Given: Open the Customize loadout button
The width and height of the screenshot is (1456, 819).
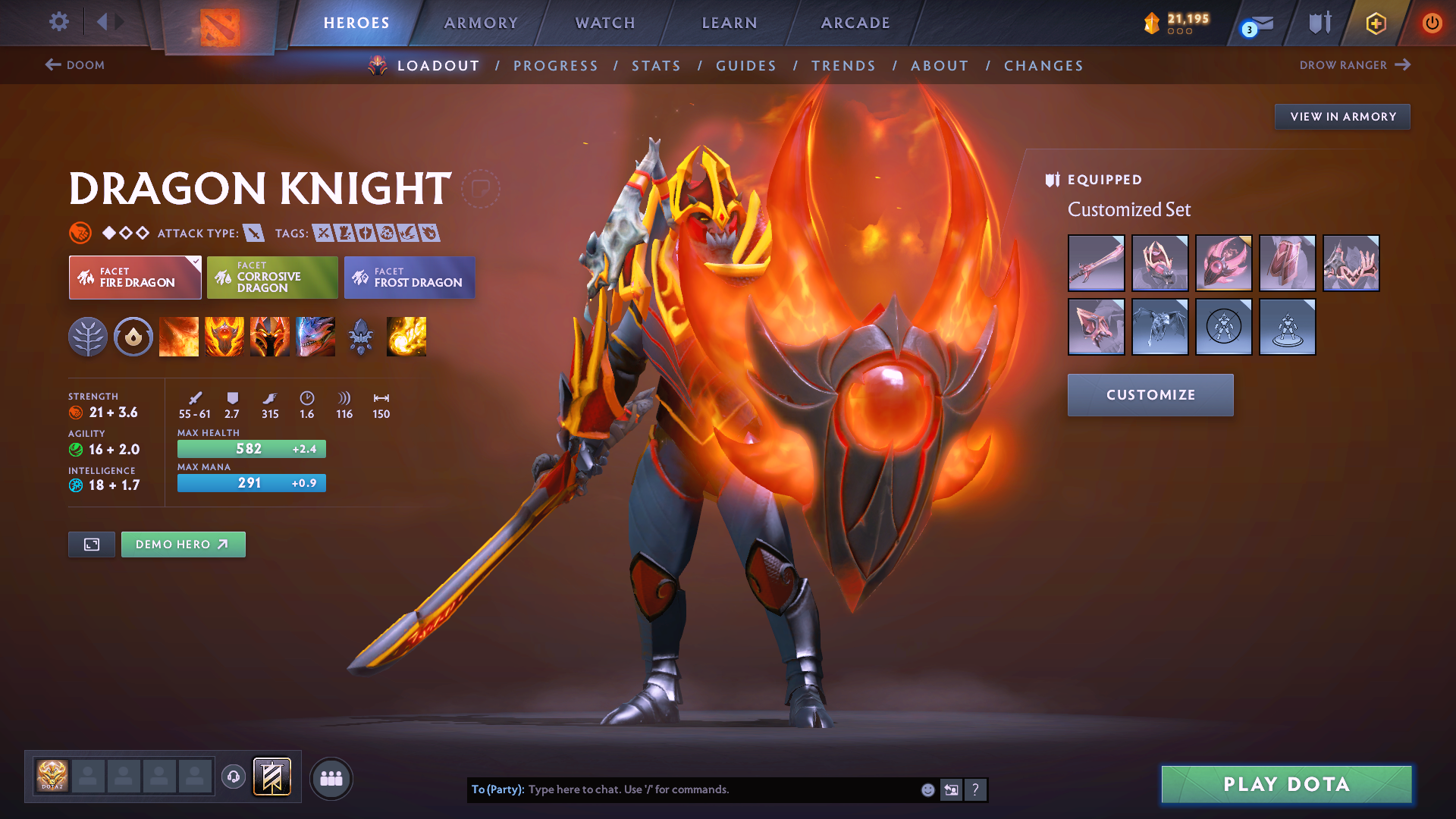Looking at the screenshot, I should click(1150, 395).
